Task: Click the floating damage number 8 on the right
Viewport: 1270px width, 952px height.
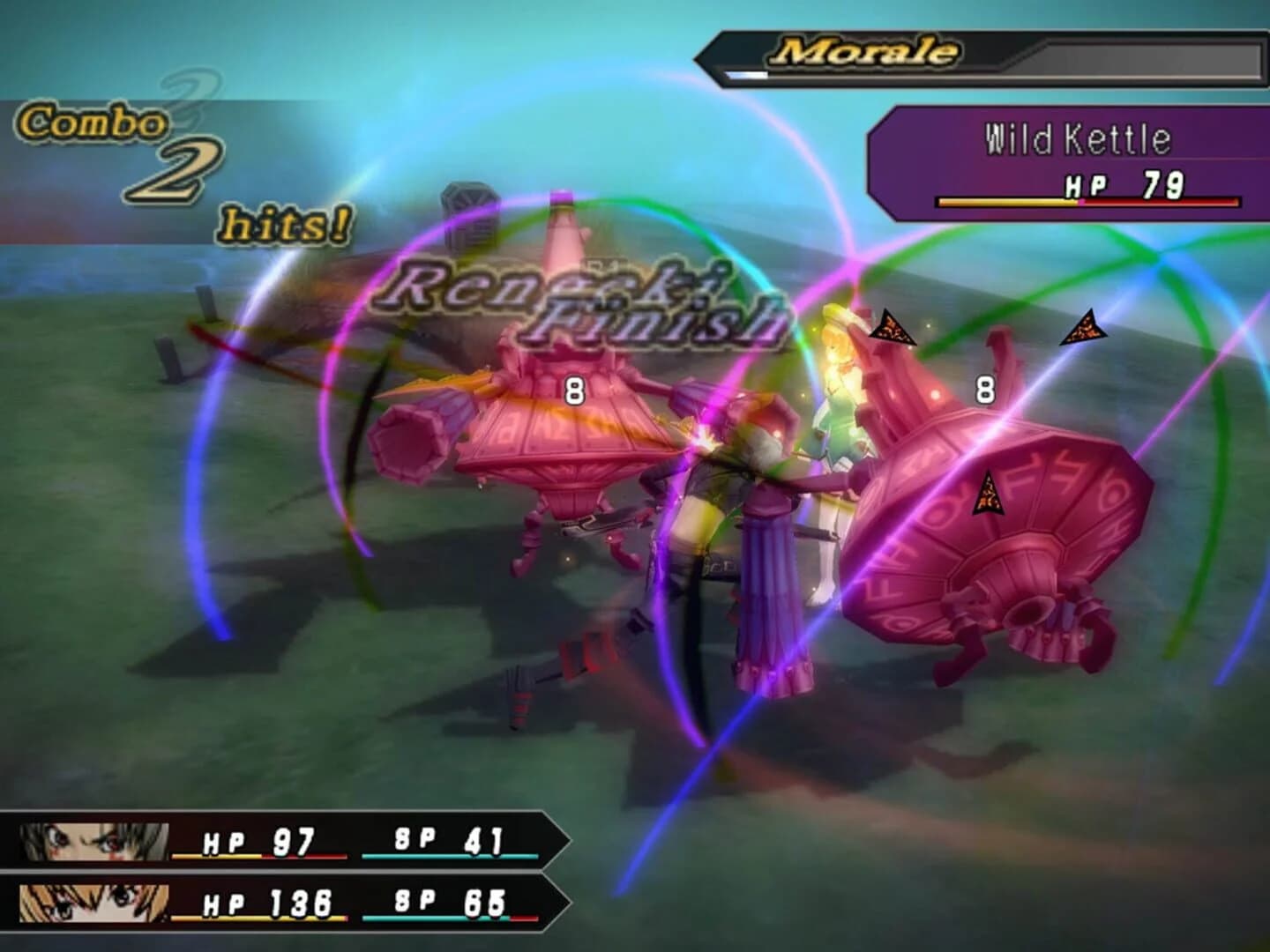Action: click(985, 390)
